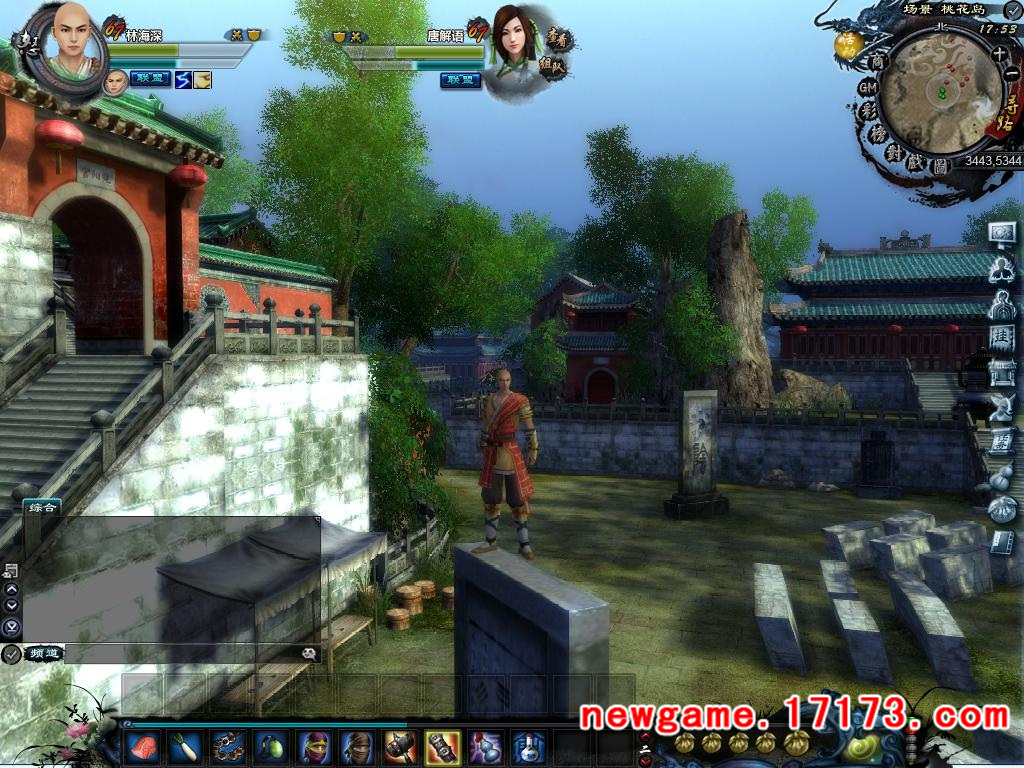Open the minimap of 桃花岛
The width and height of the screenshot is (1024, 768).
point(940,93)
